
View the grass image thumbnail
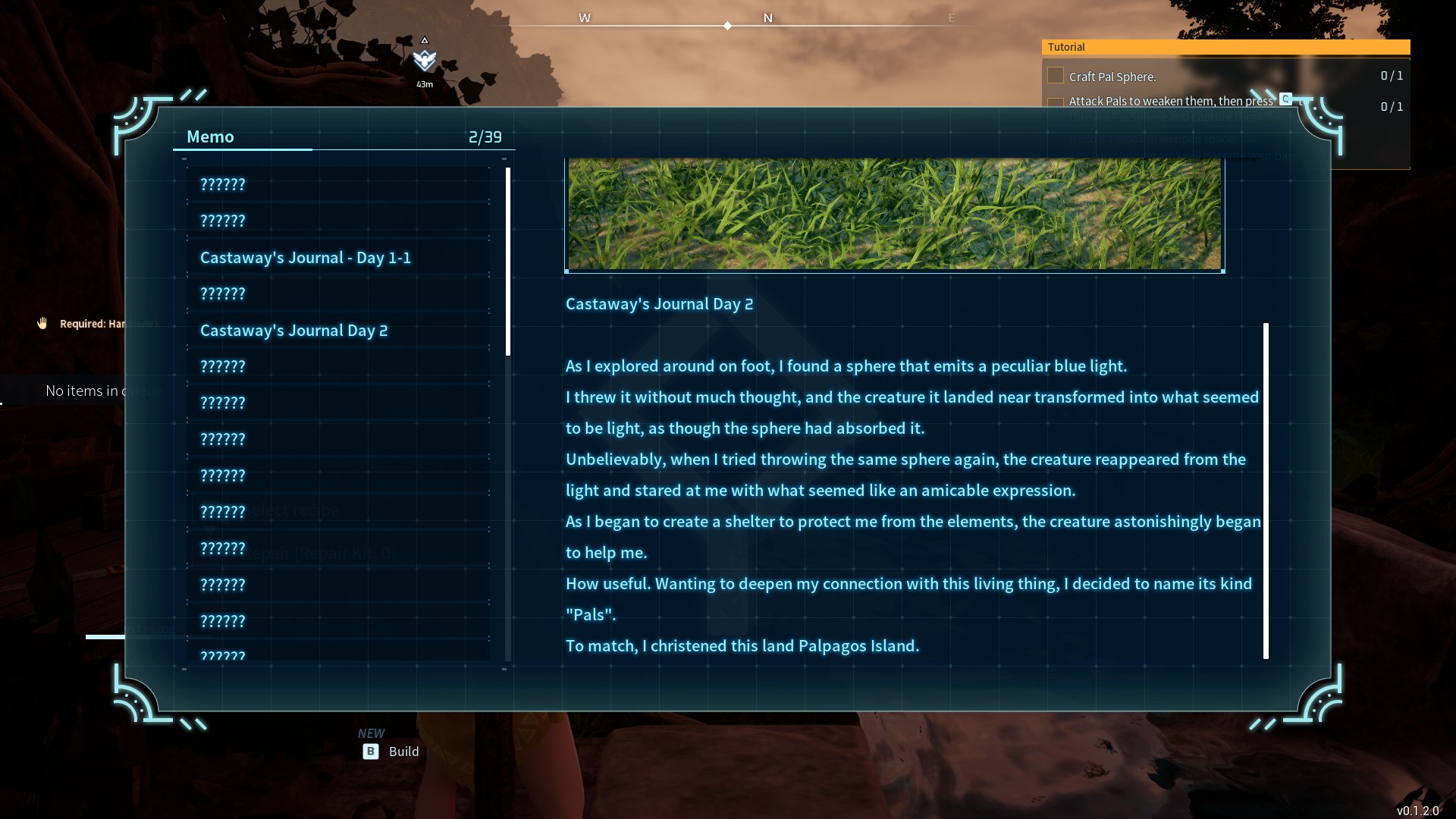pyautogui.click(x=894, y=214)
